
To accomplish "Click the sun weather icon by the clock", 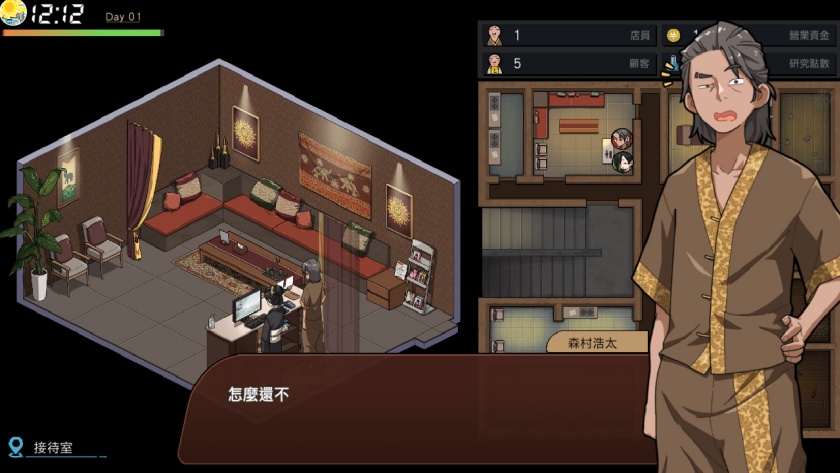I will click(x=14, y=14).
